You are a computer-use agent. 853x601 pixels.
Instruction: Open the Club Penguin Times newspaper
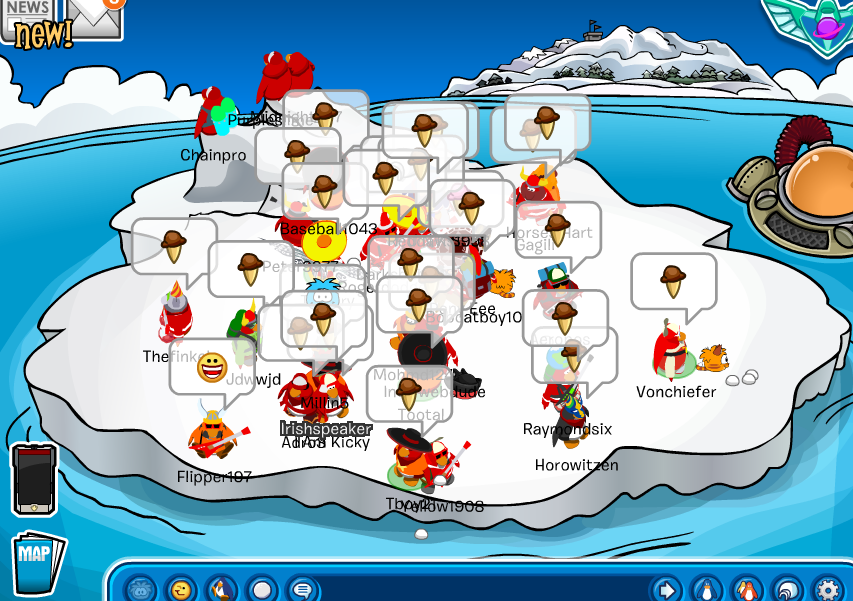click(27, 22)
